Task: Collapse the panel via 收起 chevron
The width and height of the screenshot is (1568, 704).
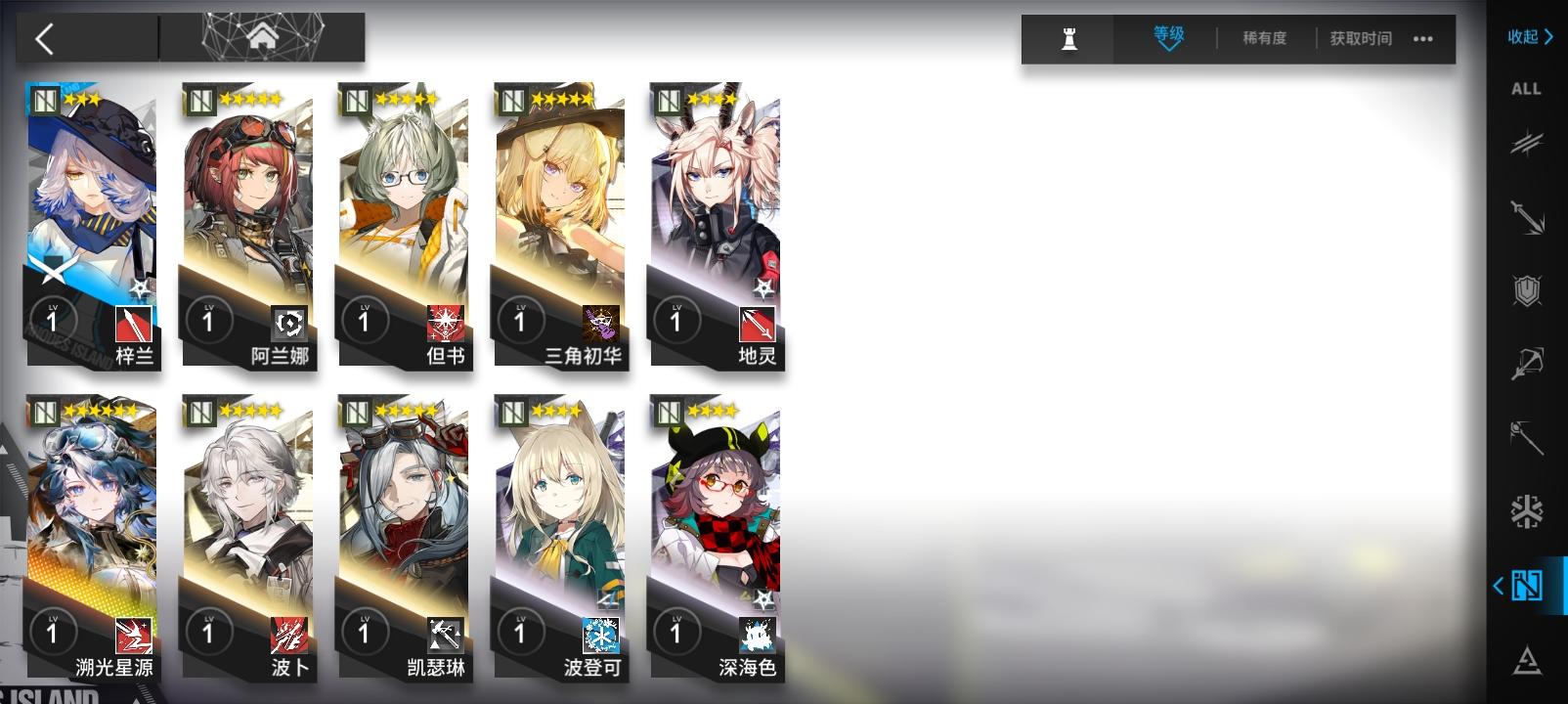Action: 1525,37
